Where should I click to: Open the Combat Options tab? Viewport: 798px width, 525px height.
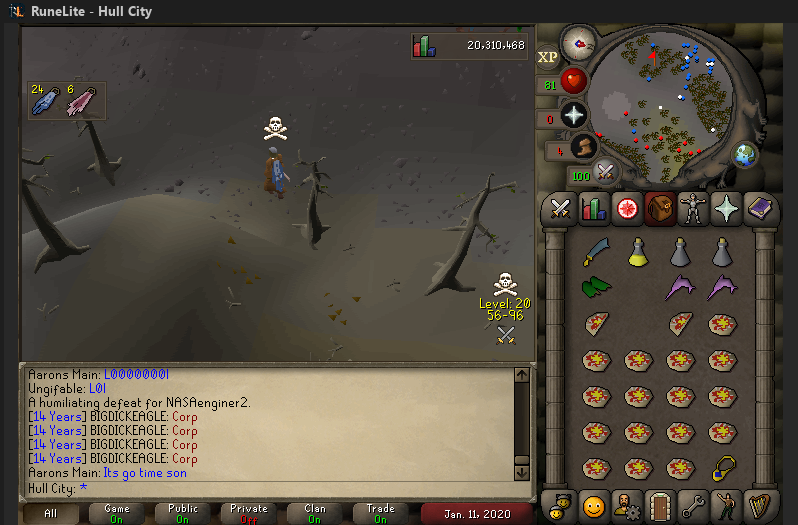tap(561, 209)
